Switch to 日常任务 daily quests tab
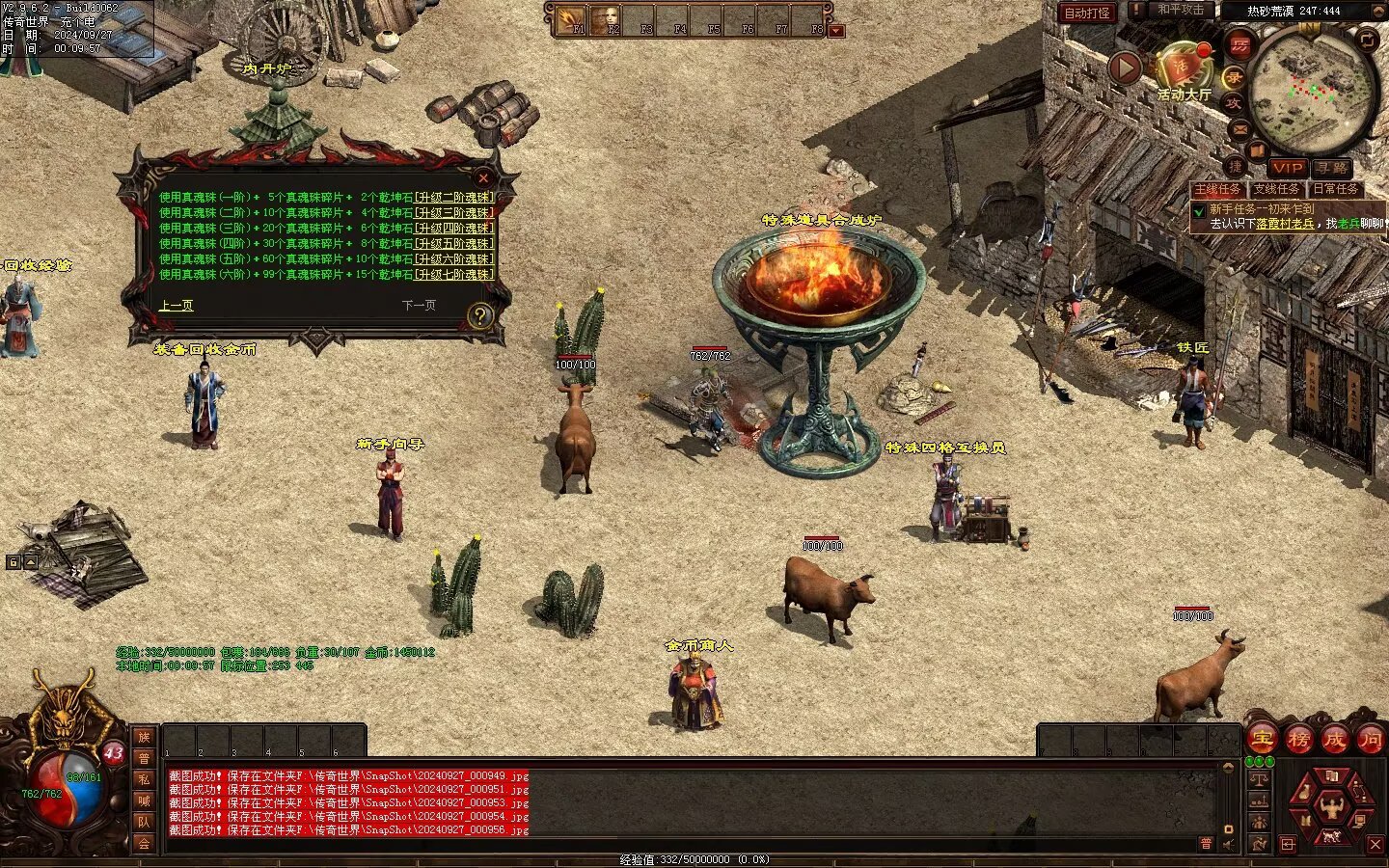Image resolution: width=1389 pixels, height=868 pixels. pyautogui.click(x=1335, y=189)
